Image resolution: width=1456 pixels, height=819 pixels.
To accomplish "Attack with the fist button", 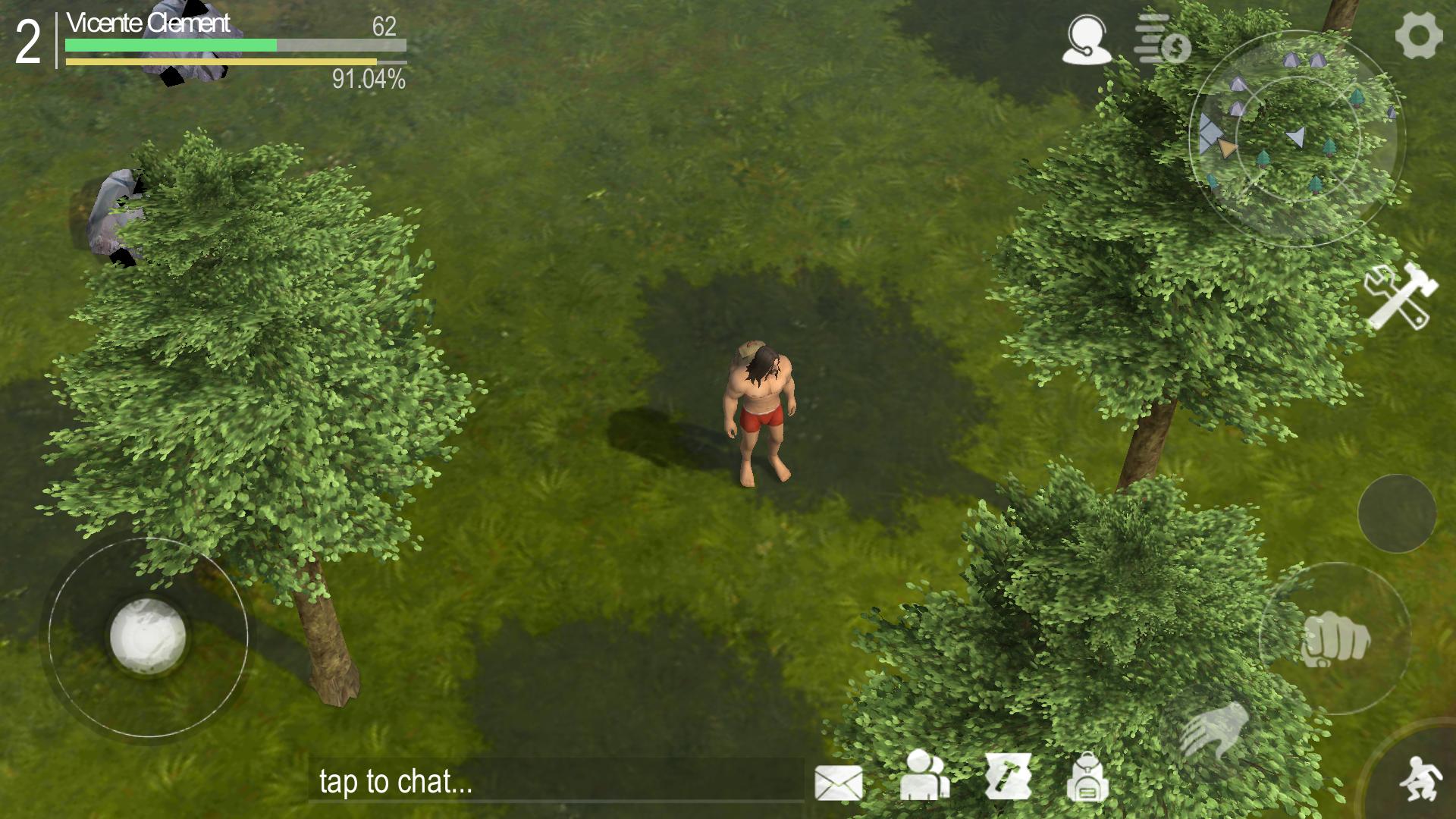I will [1335, 639].
